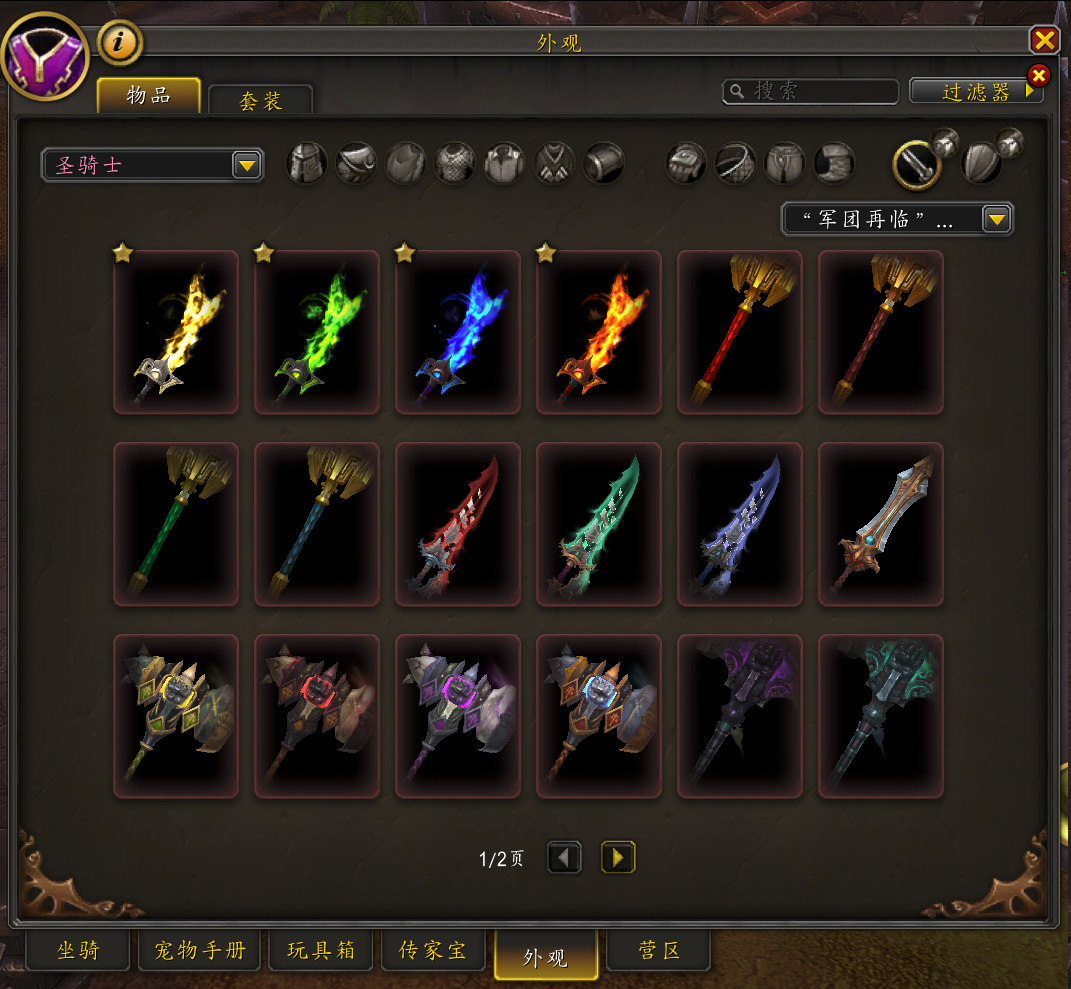Select the orange flame sword appearance
1071x989 pixels.
pos(599,332)
